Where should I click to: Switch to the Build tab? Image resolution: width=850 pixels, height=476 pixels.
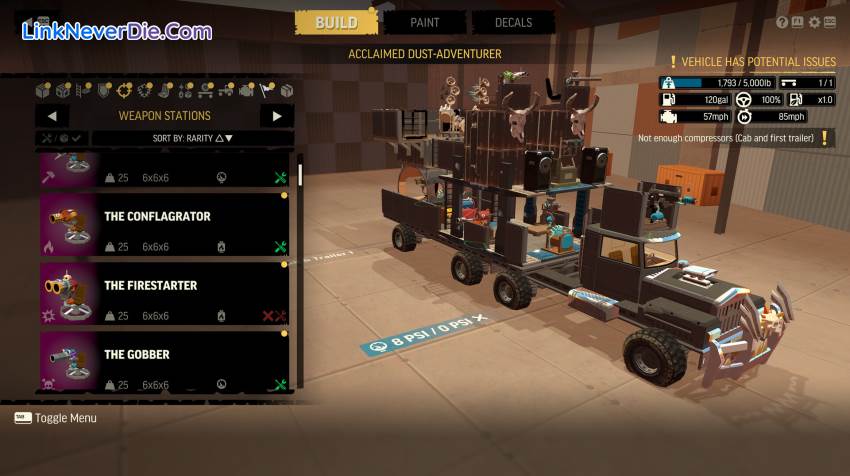pos(336,22)
